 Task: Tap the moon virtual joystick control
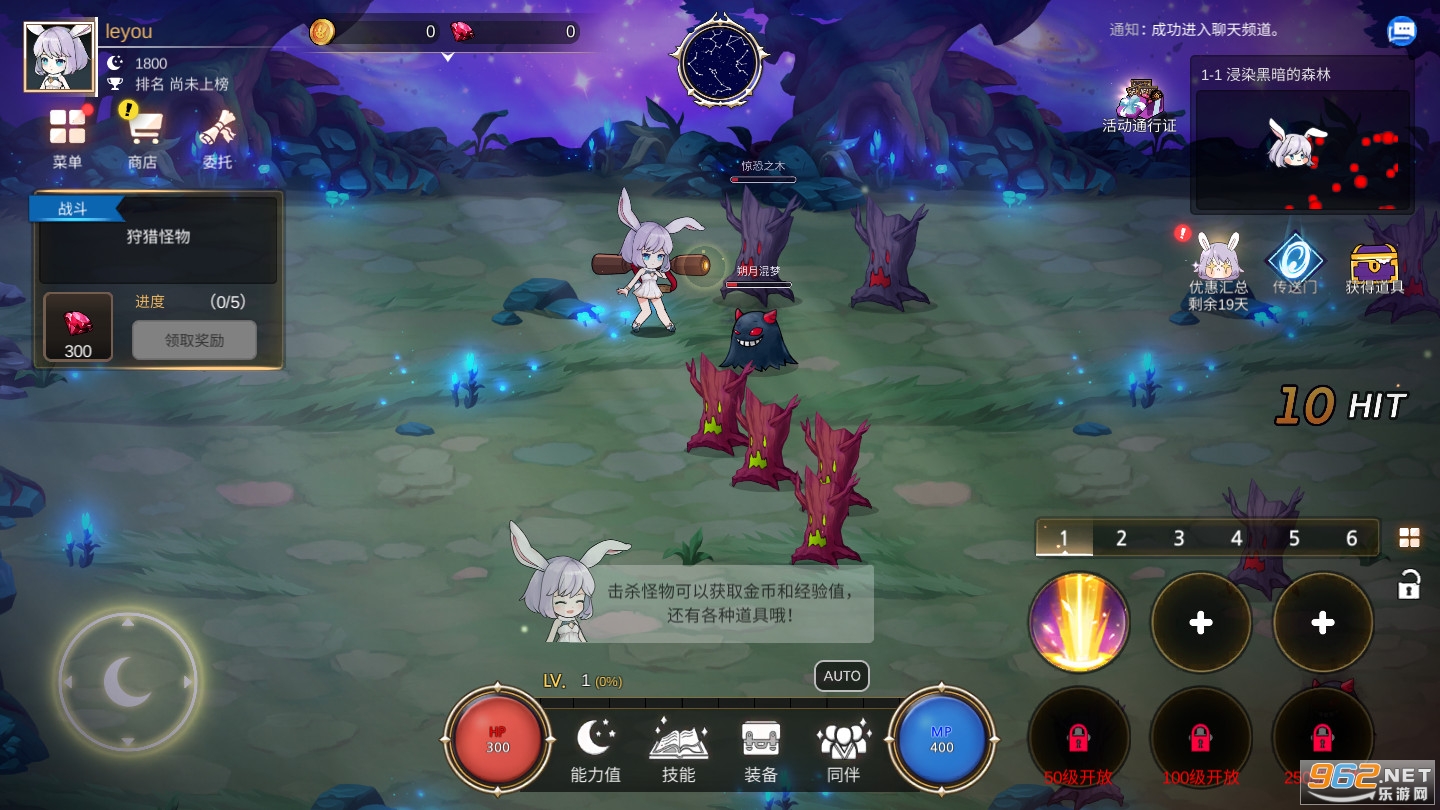[128, 682]
